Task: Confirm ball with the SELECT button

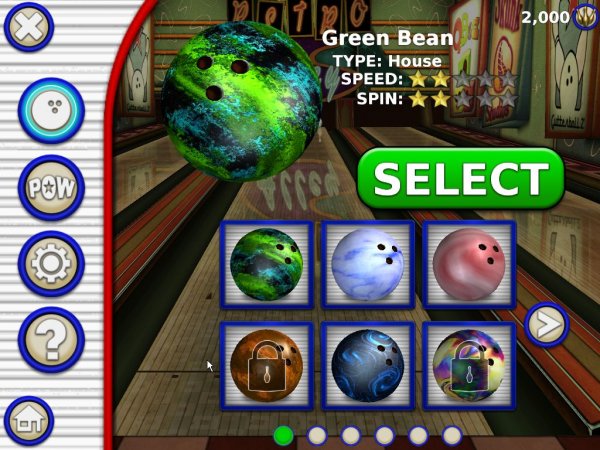Action: (x=459, y=179)
